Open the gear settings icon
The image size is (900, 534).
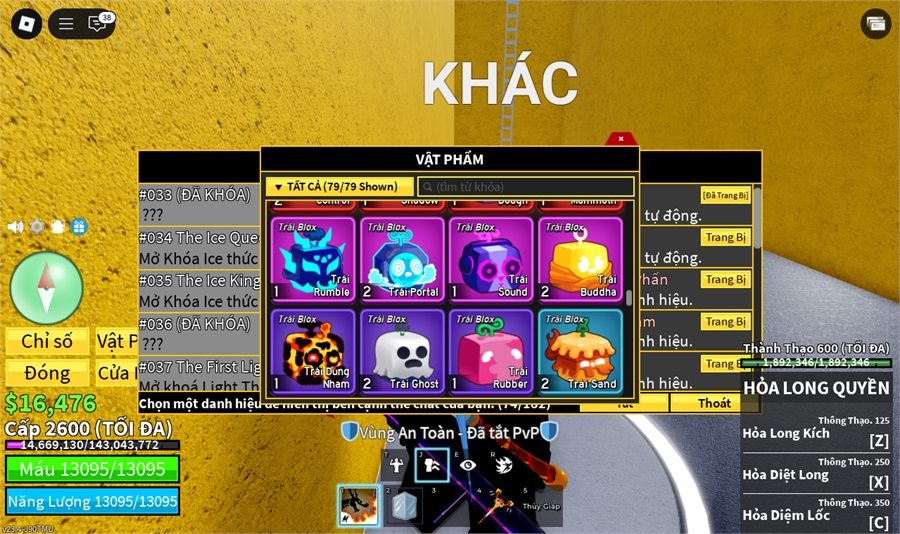pos(37,226)
